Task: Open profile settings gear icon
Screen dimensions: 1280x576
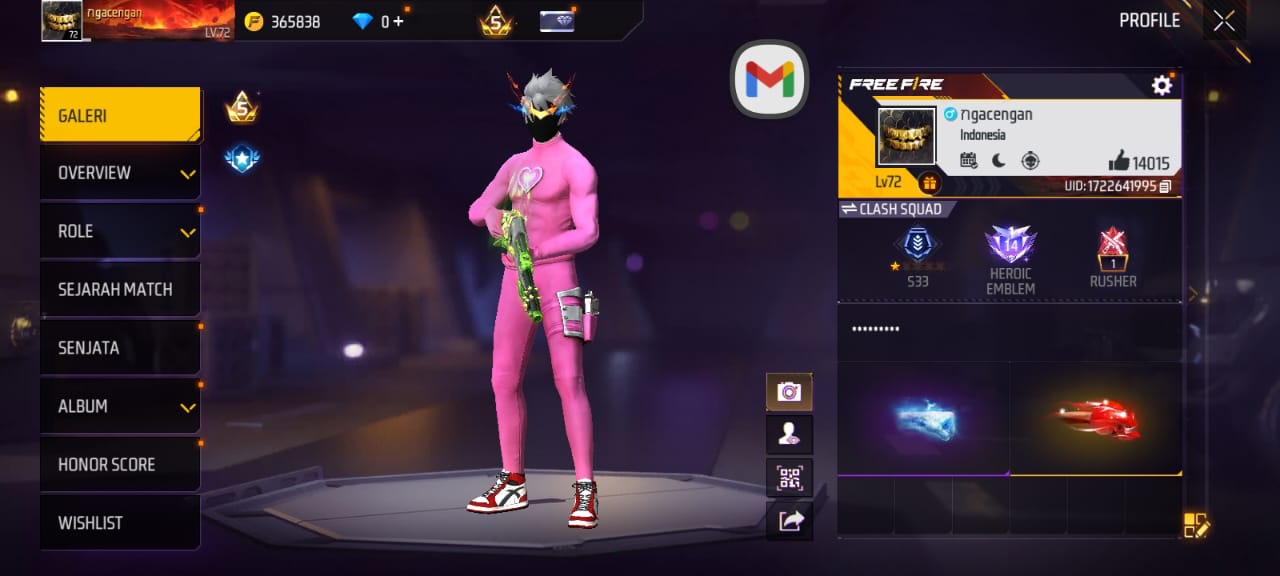Action: (1161, 86)
